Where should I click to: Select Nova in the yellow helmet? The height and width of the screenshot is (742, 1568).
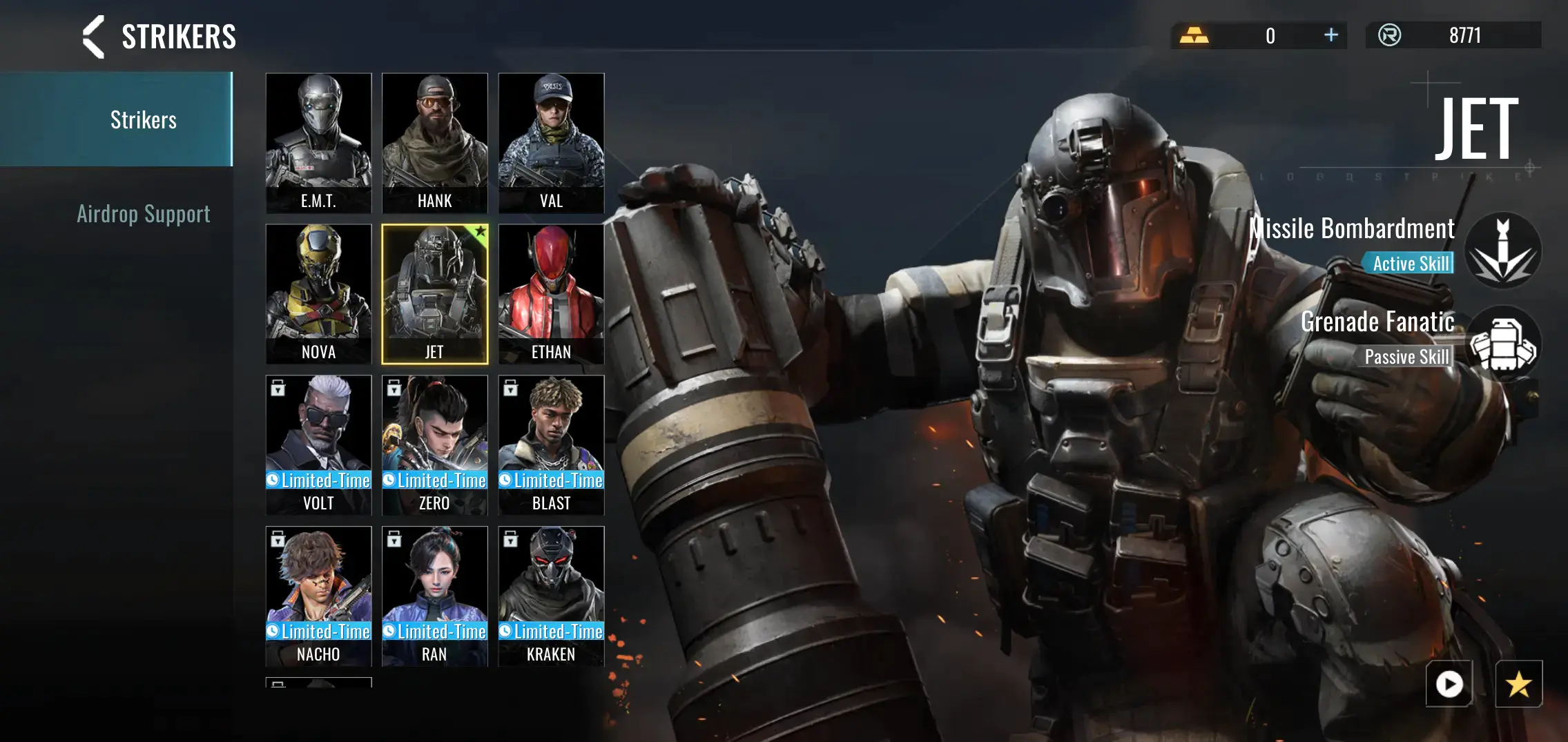318,294
